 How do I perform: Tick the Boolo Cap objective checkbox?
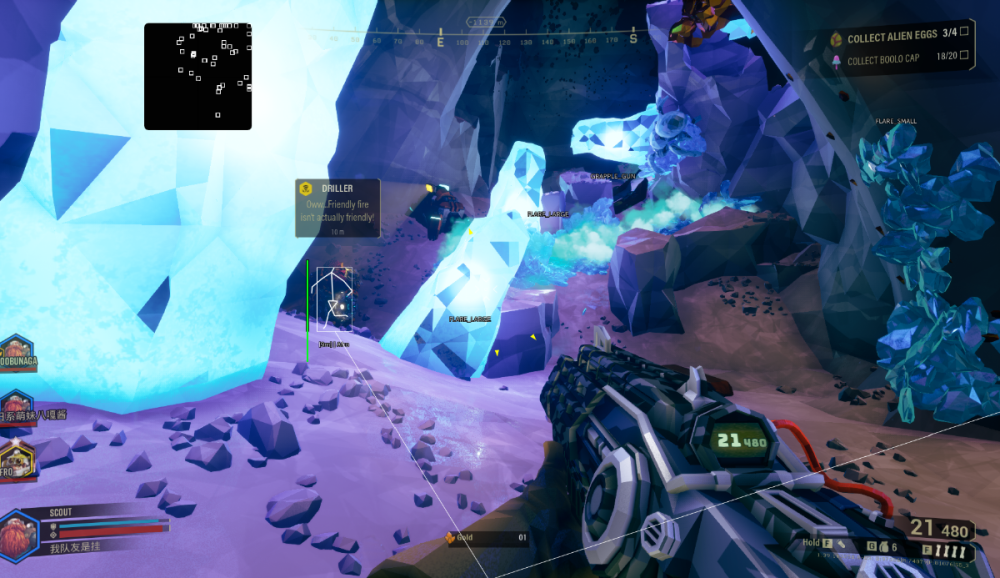pyautogui.click(x=964, y=57)
